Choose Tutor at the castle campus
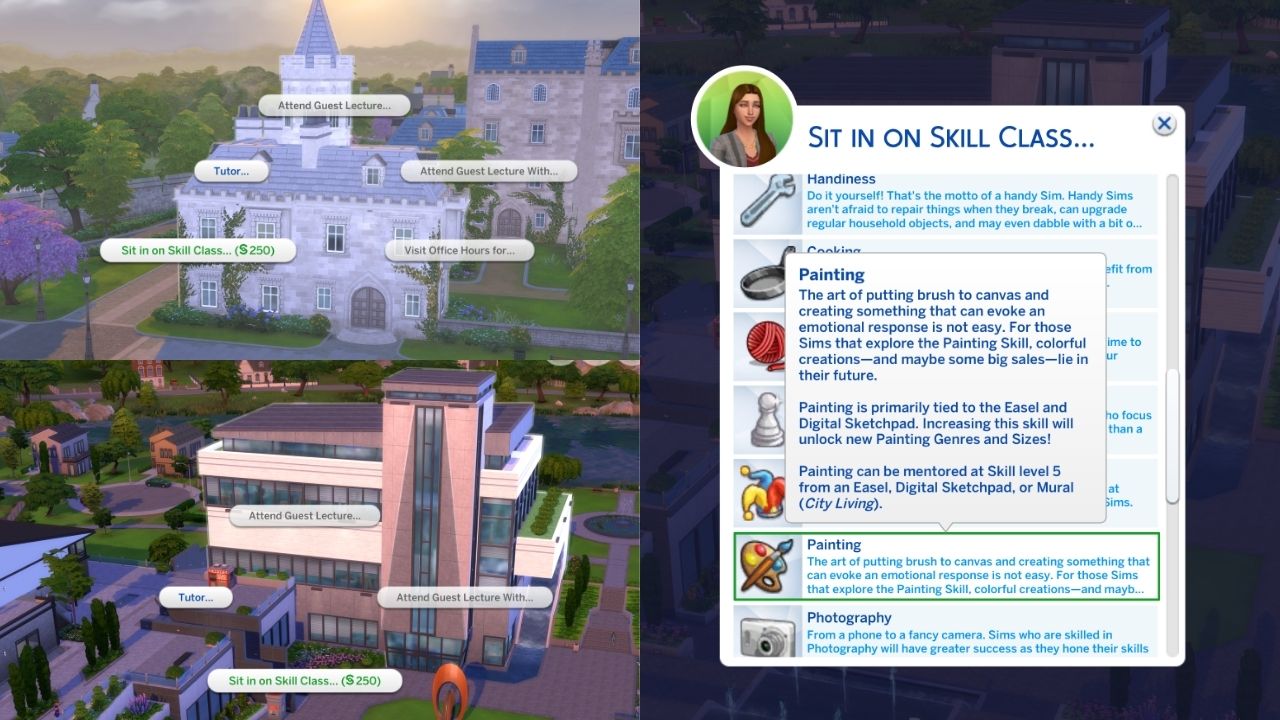This screenshot has width=1280, height=720. (232, 170)
